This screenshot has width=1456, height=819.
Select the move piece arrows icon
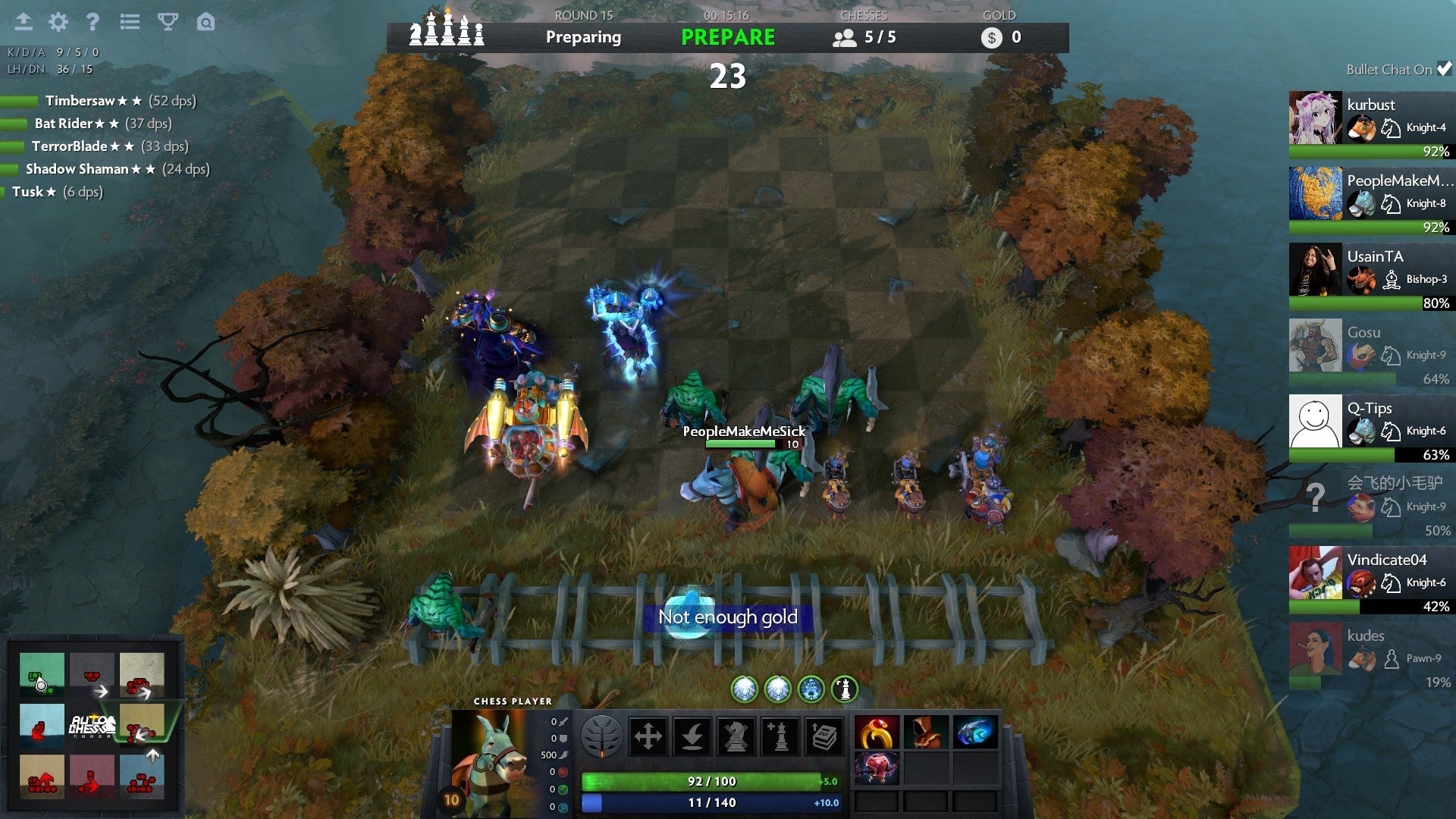point(648,736)
